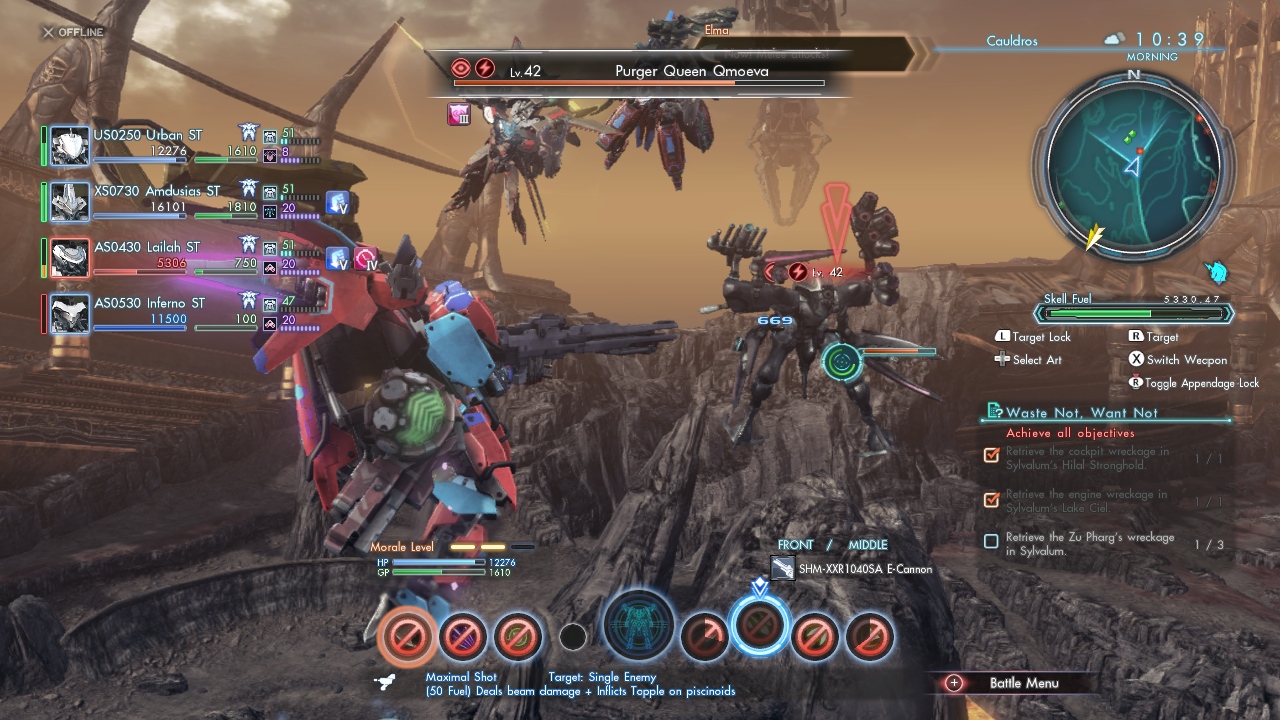The width and height of the screenshot is (1280, 720).
Task: Click the empty black art slot
Action: 573,636
